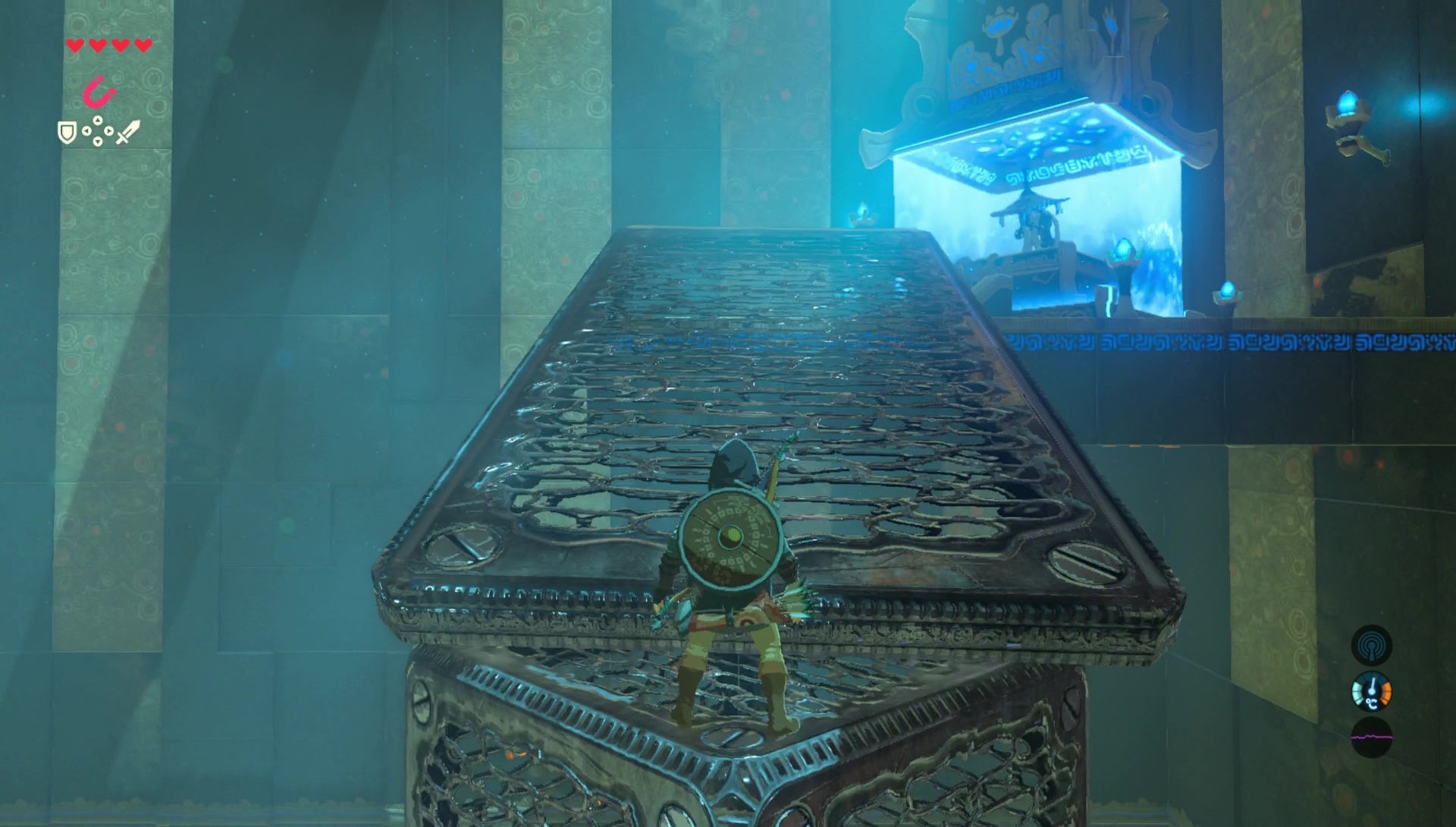Toggle the left arrow on the D-pad icon
This screenshot has height=827, width=1456.
click(86, 130)
